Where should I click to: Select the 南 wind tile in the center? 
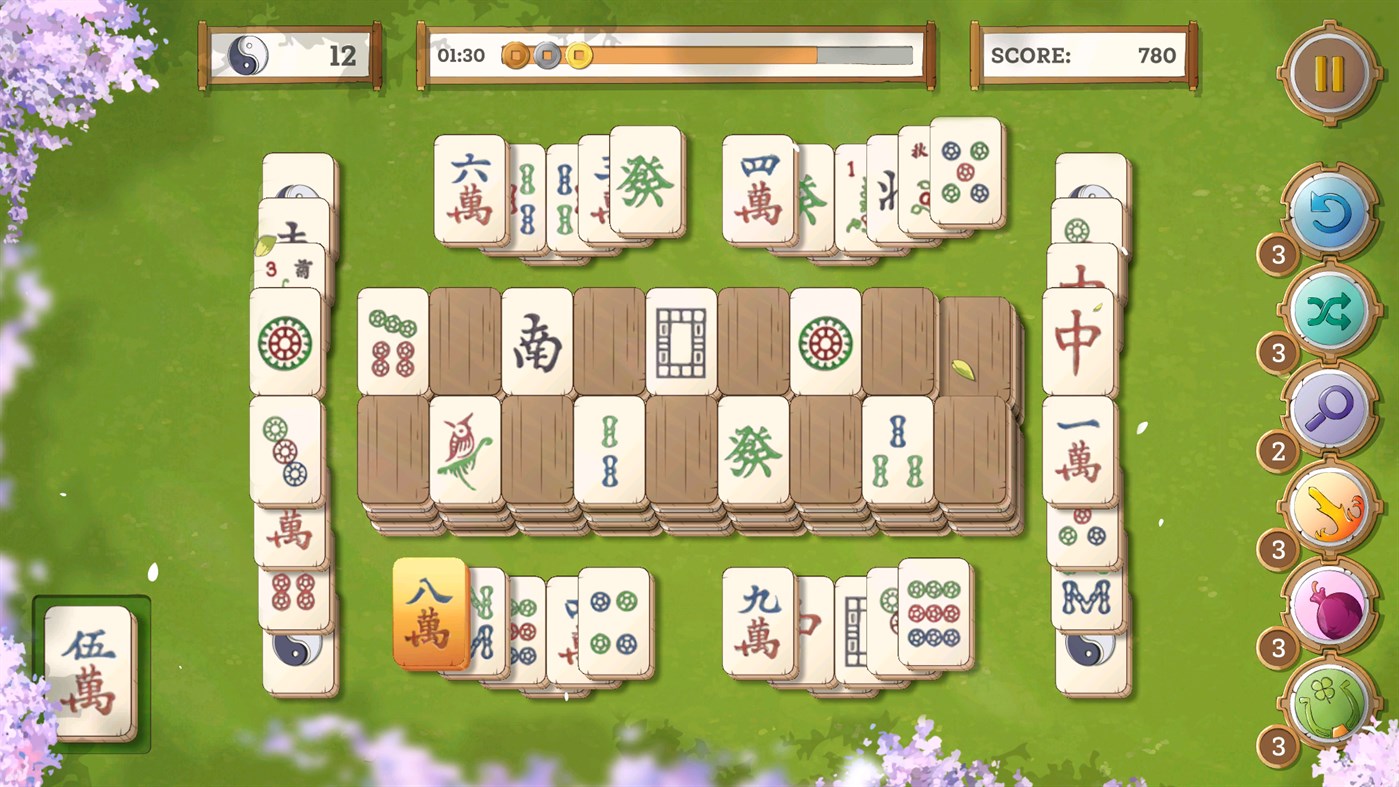tap(538, 344)
